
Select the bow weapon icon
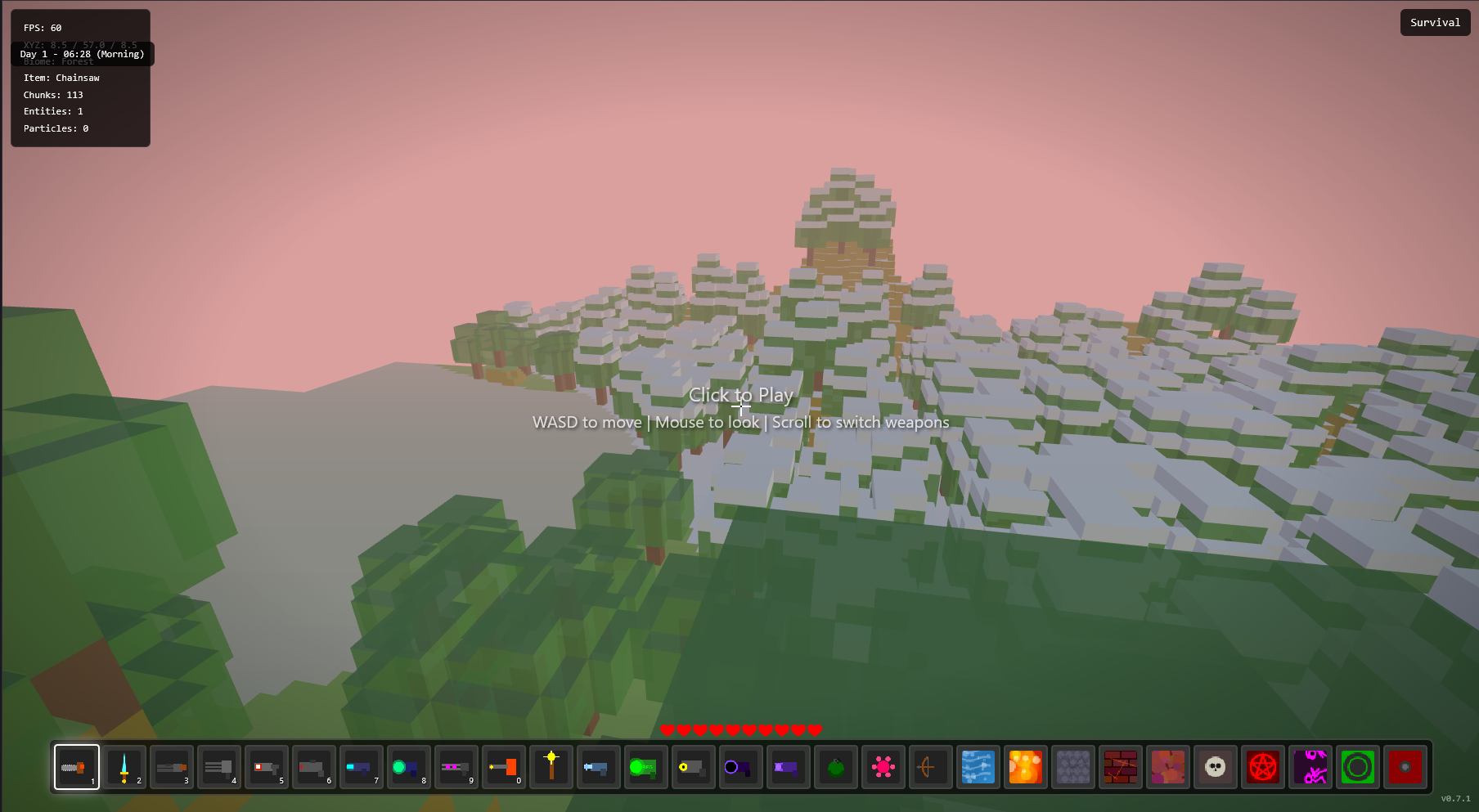coord(930,767)
